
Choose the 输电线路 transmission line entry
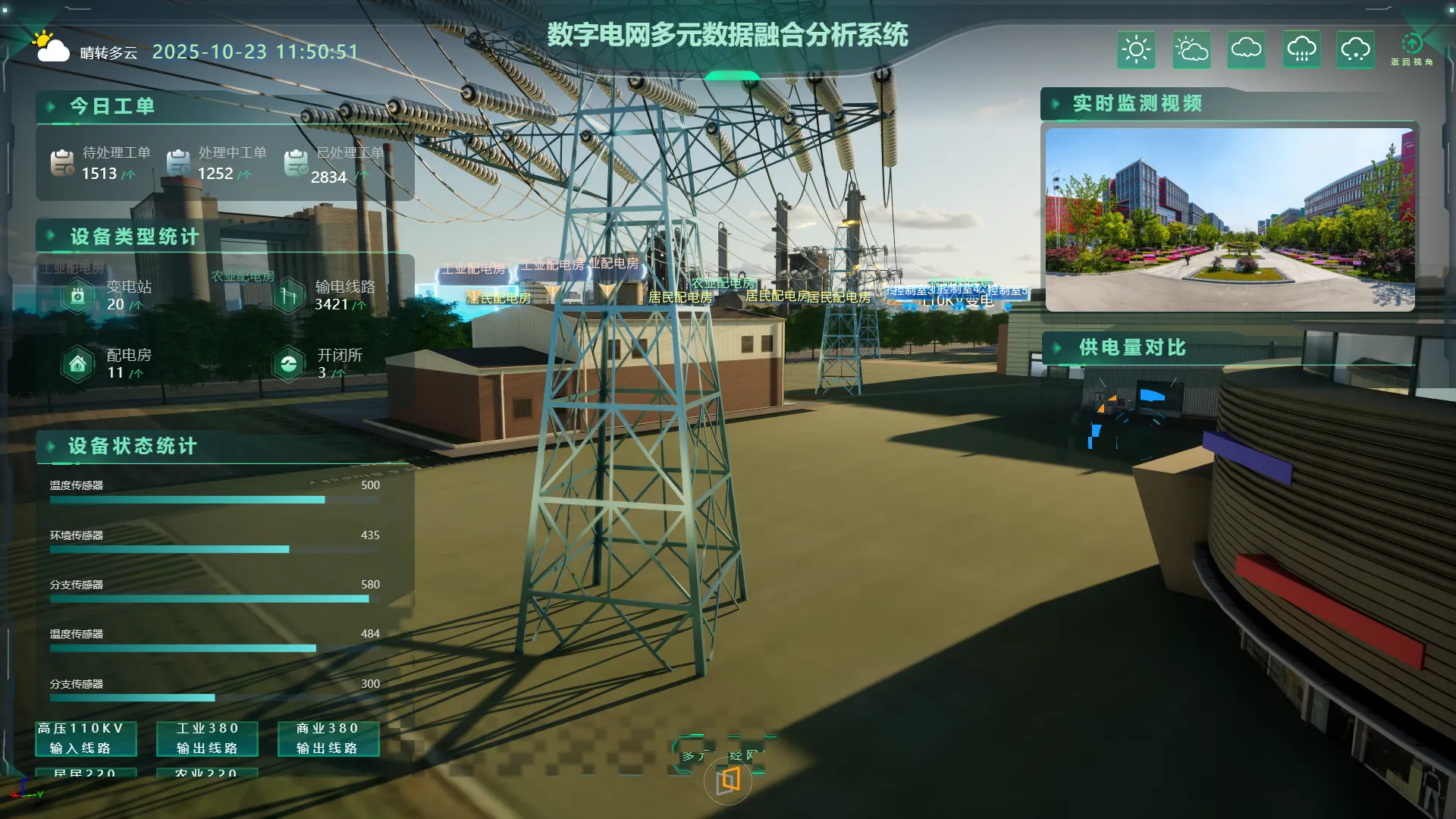click(x=325, y=295)
